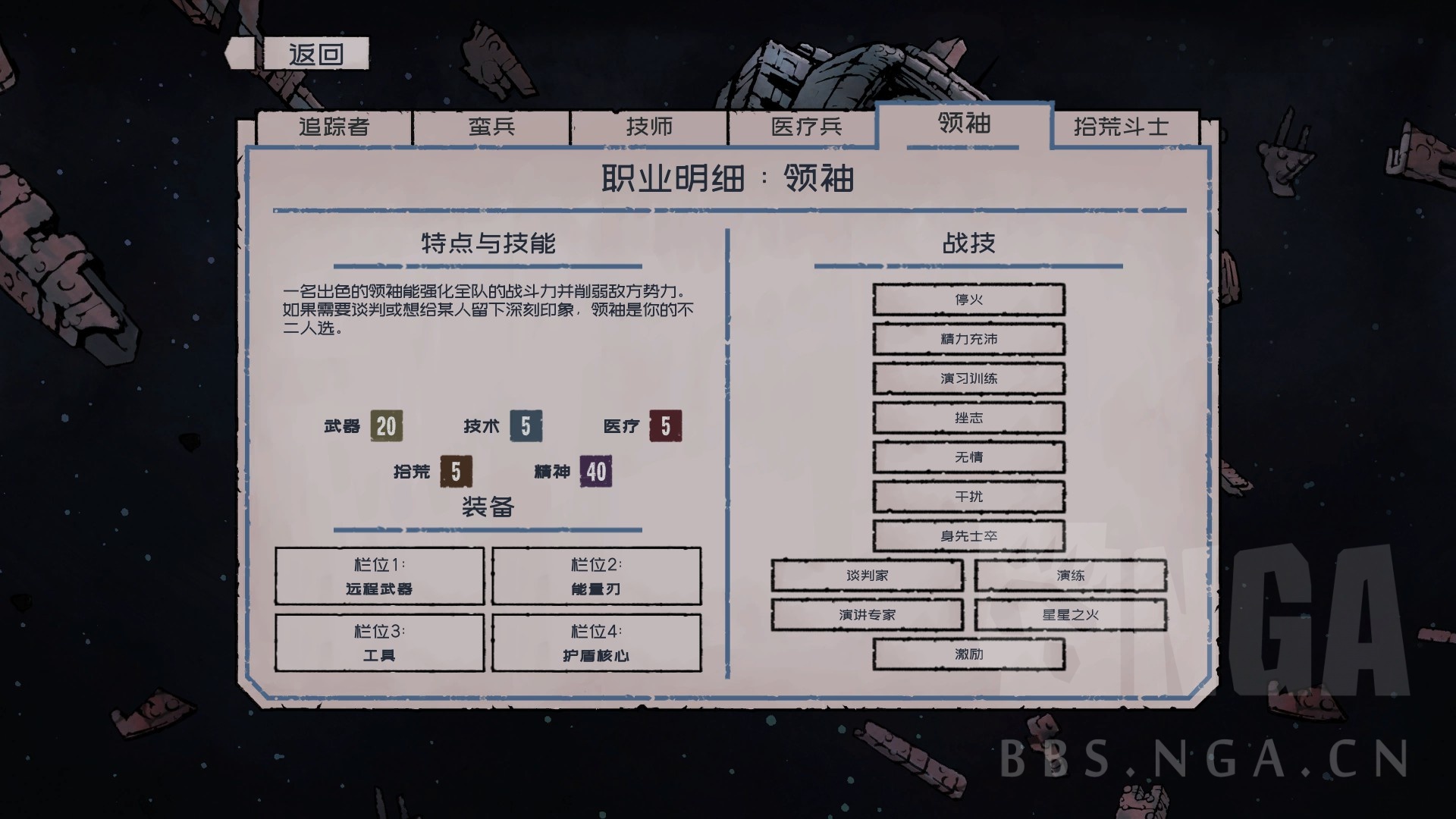
Task: Select the 停火 combat skill
Action: (969, 300)
